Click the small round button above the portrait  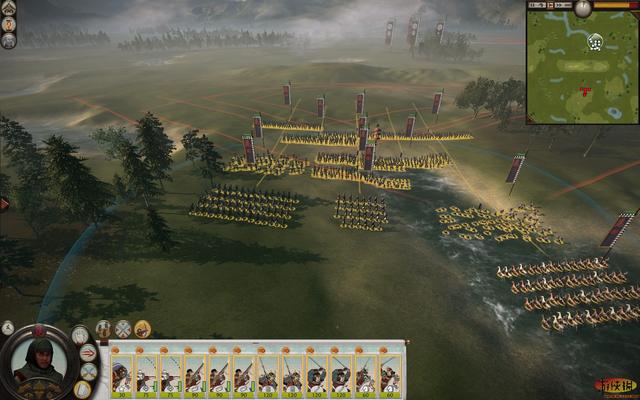coord(8,327)
